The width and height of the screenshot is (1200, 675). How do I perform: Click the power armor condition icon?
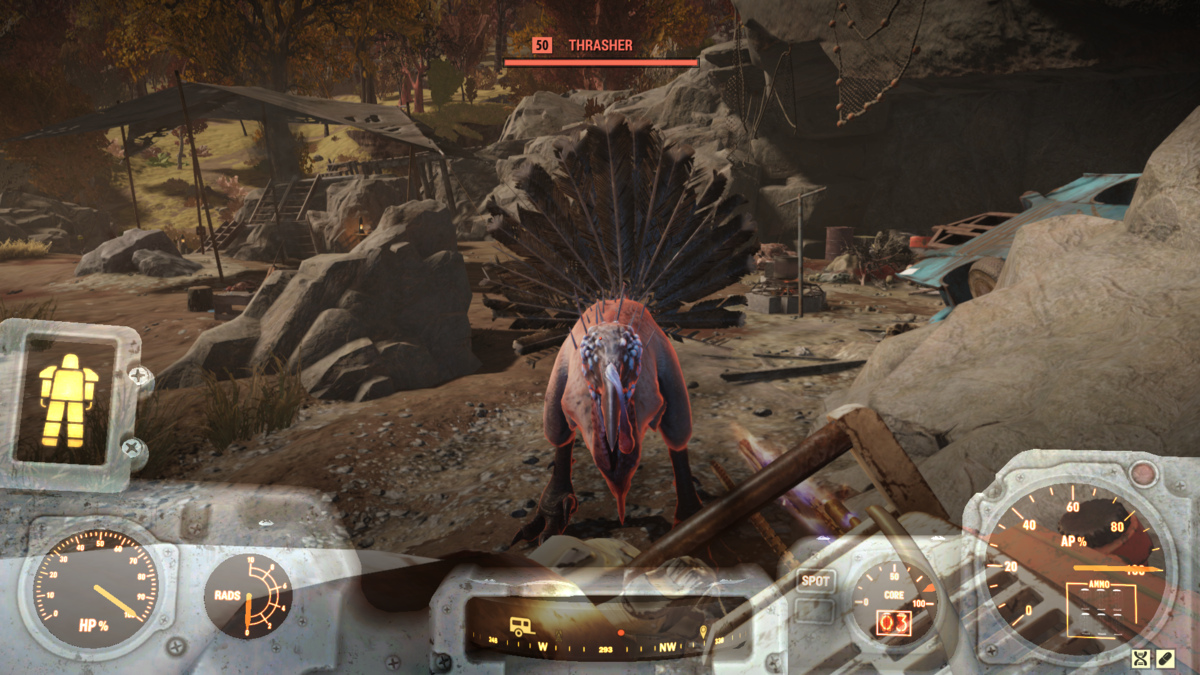[x=68, y=400]
